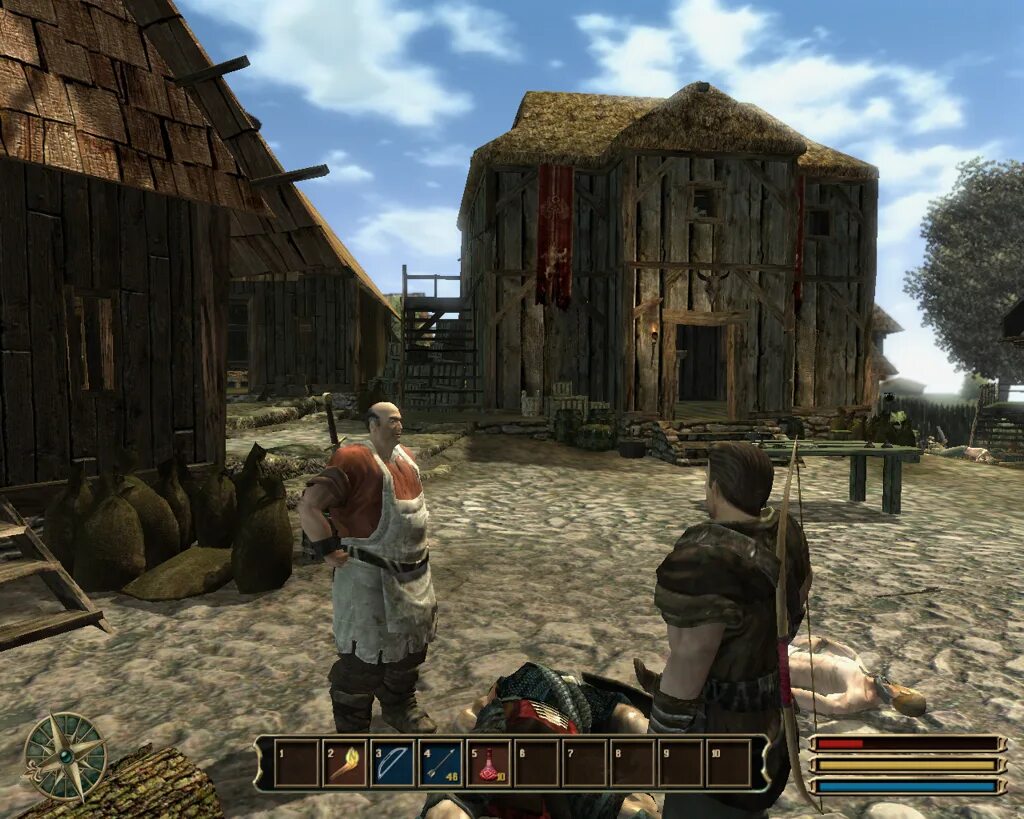Image resolution: width=1024 pixels, height=819 pixels.
Task: Select empty quick slot 10
Action: pyautogui.click(x=729, y=763)
